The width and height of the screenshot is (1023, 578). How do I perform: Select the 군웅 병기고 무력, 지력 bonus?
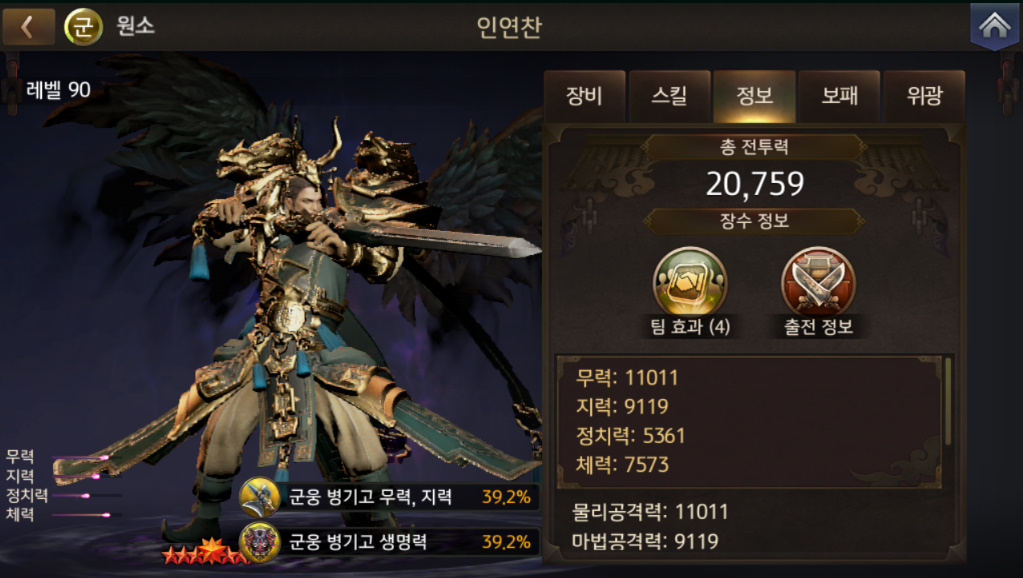(x=388, y=496)
